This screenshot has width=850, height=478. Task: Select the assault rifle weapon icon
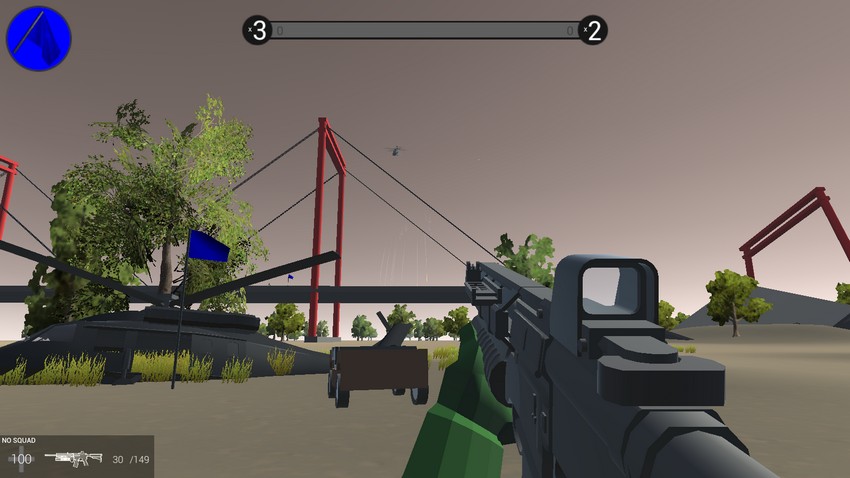pos(73,459)
